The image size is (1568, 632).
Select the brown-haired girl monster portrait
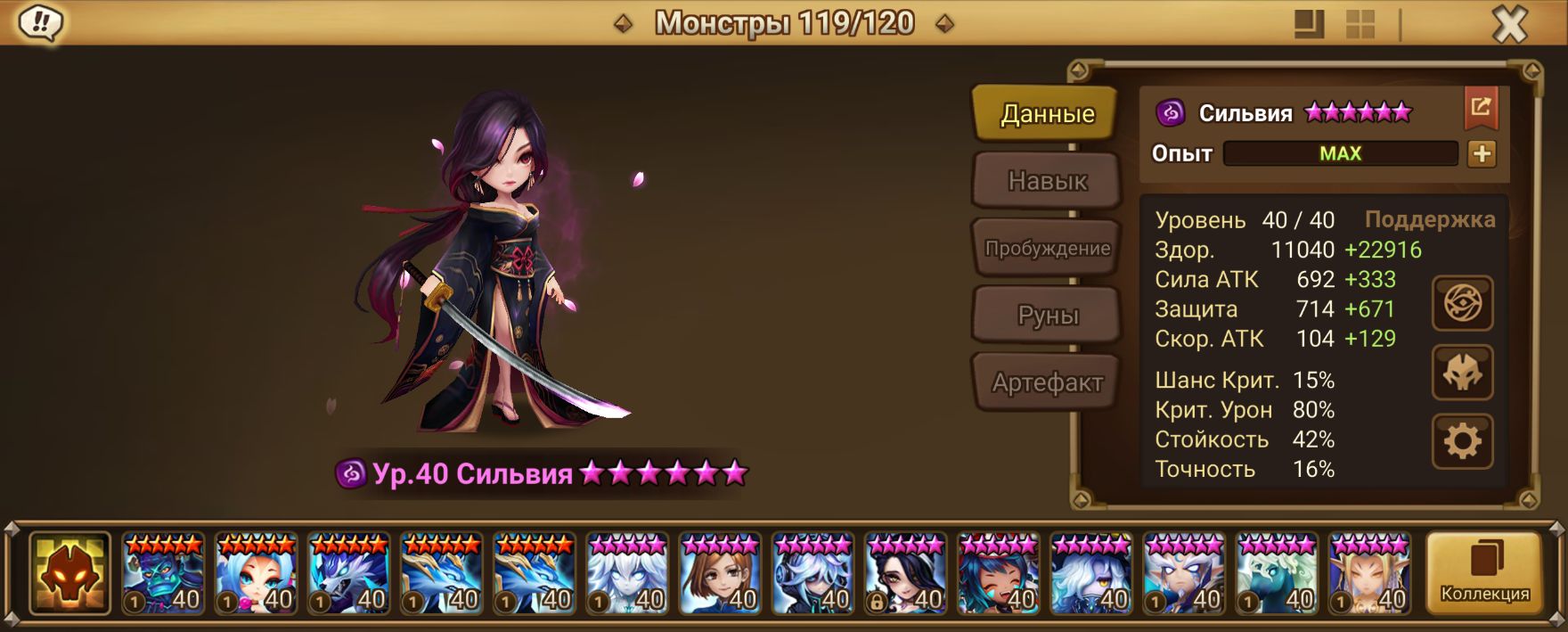point(720,574)
